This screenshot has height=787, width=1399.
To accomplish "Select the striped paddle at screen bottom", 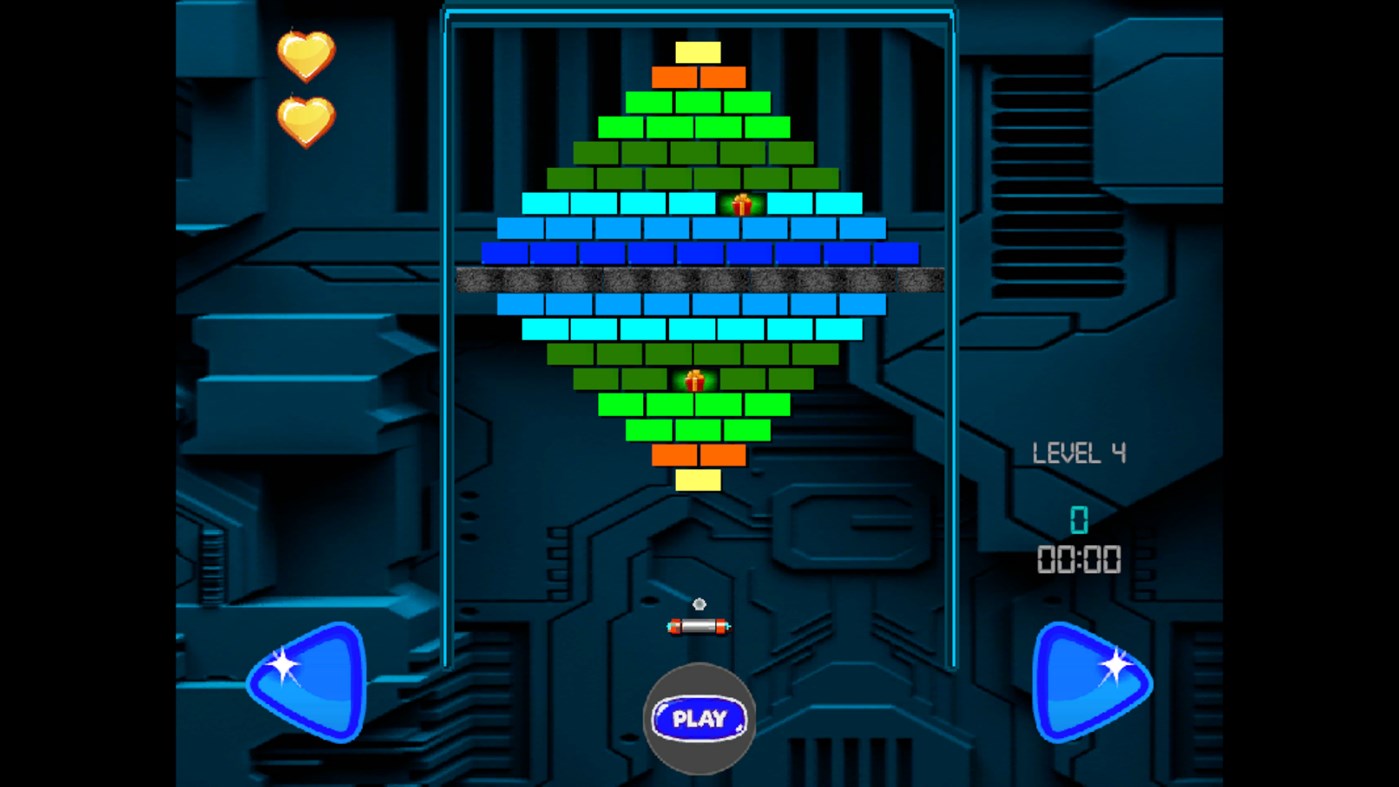I will click(698, 626).
